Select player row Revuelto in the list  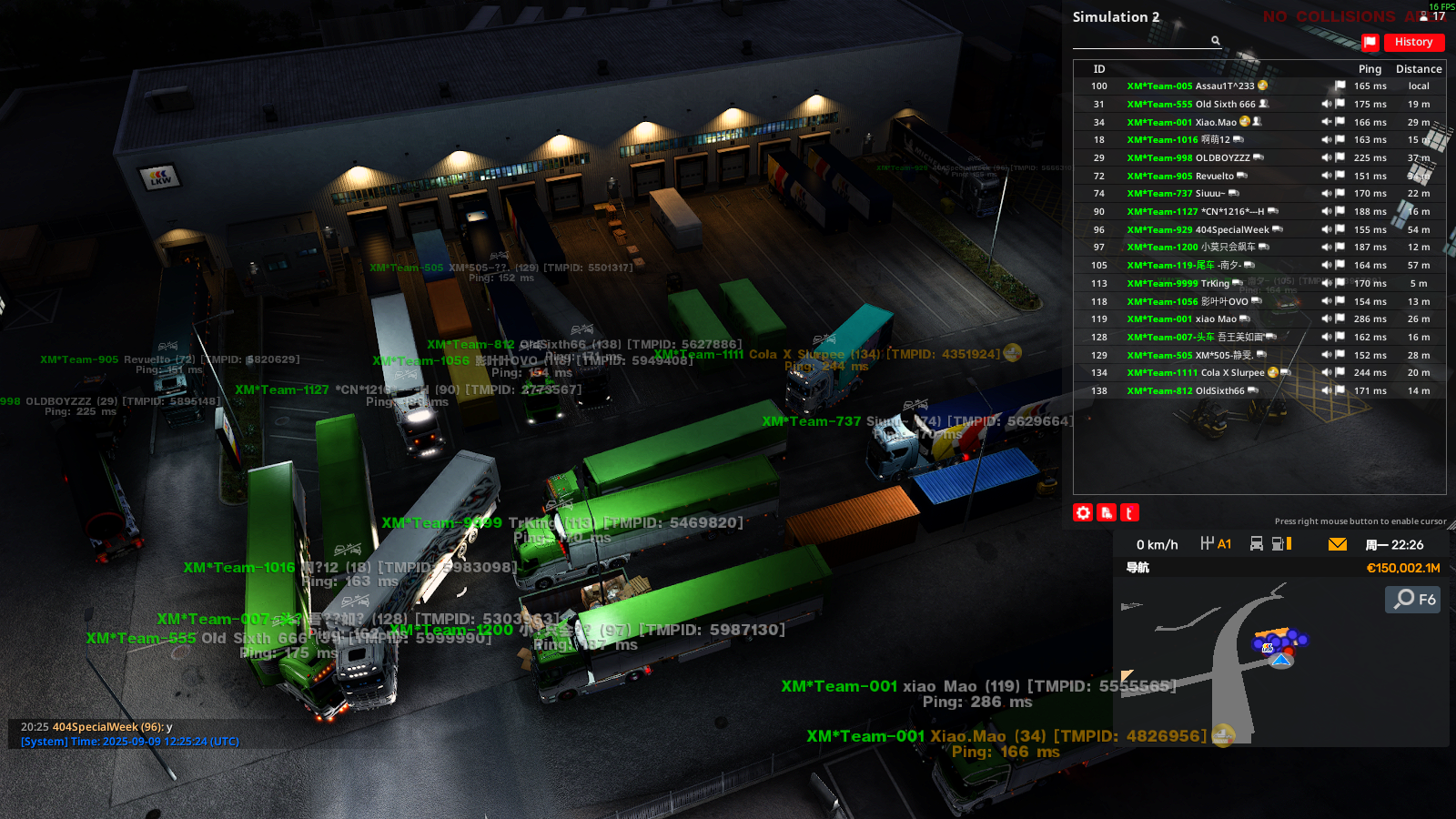pos(1214,177)
